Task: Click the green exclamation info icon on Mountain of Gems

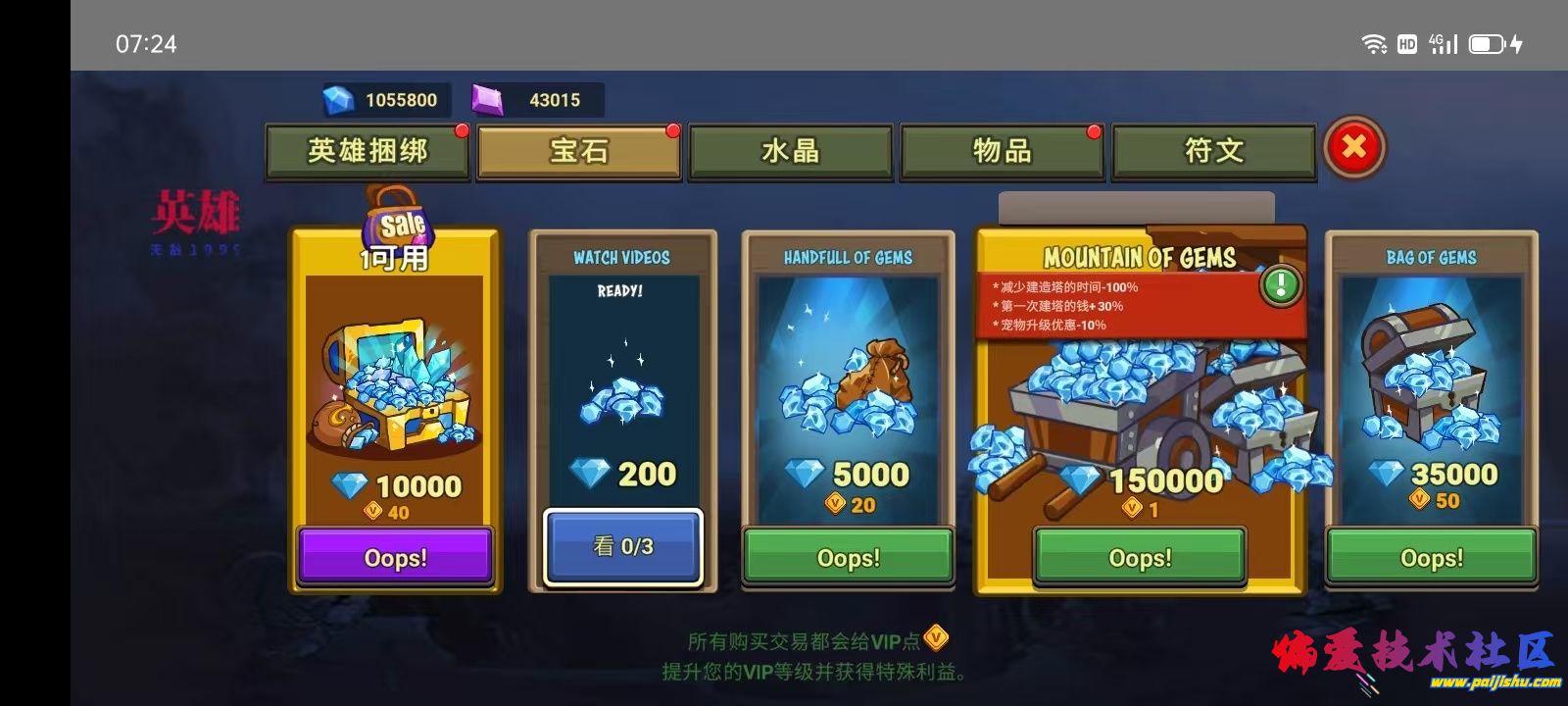Action: click(1279, 285)
